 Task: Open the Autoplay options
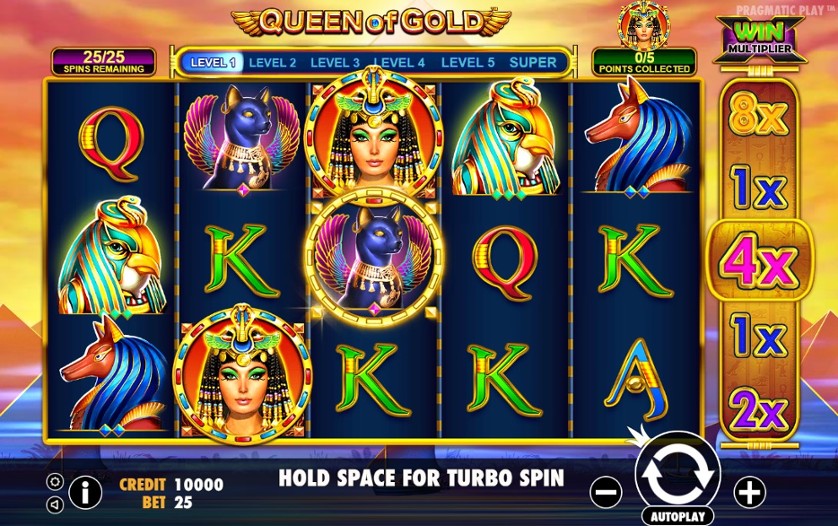point(677,517)
